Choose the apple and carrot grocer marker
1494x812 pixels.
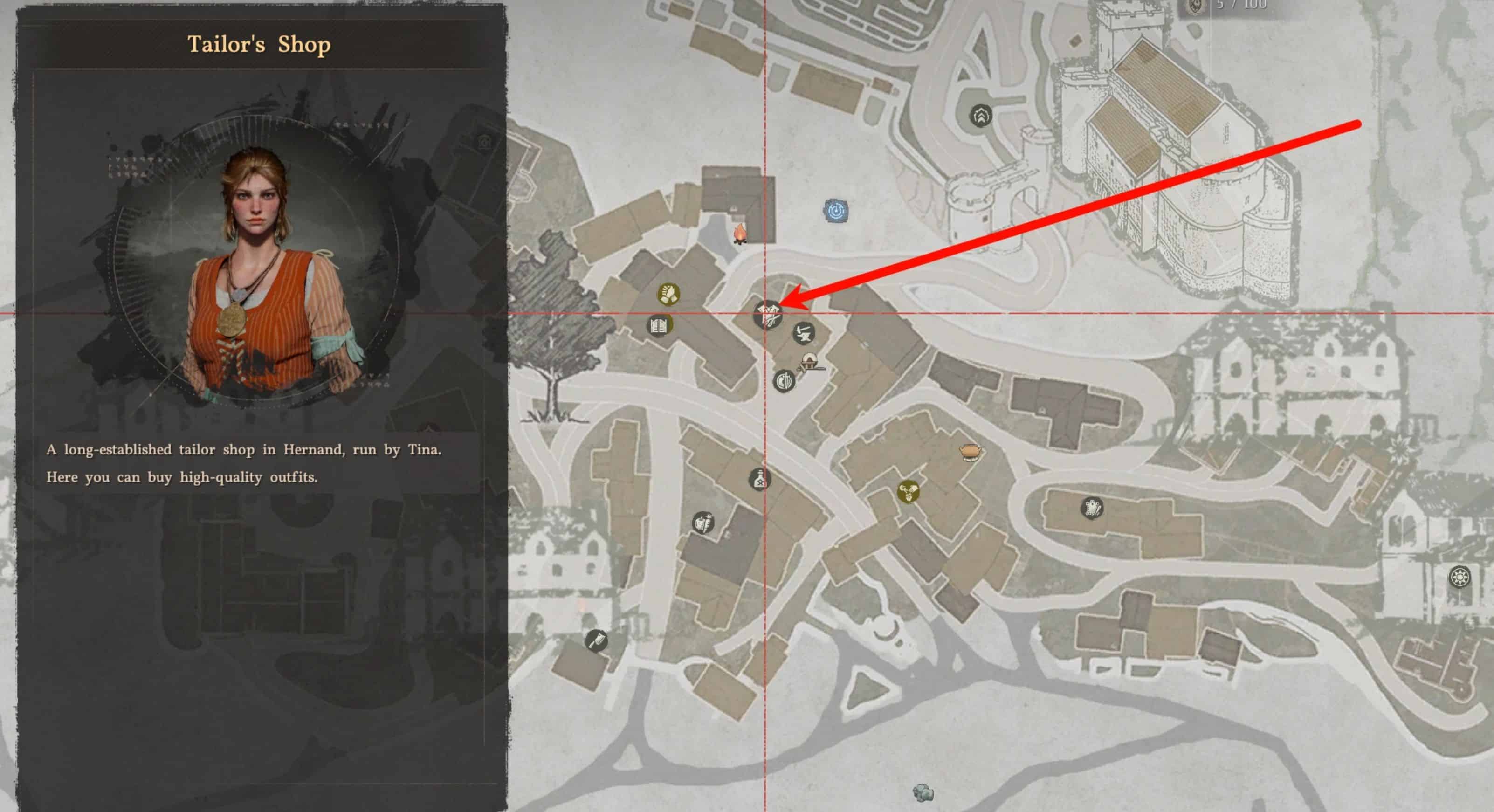point(703,523)
